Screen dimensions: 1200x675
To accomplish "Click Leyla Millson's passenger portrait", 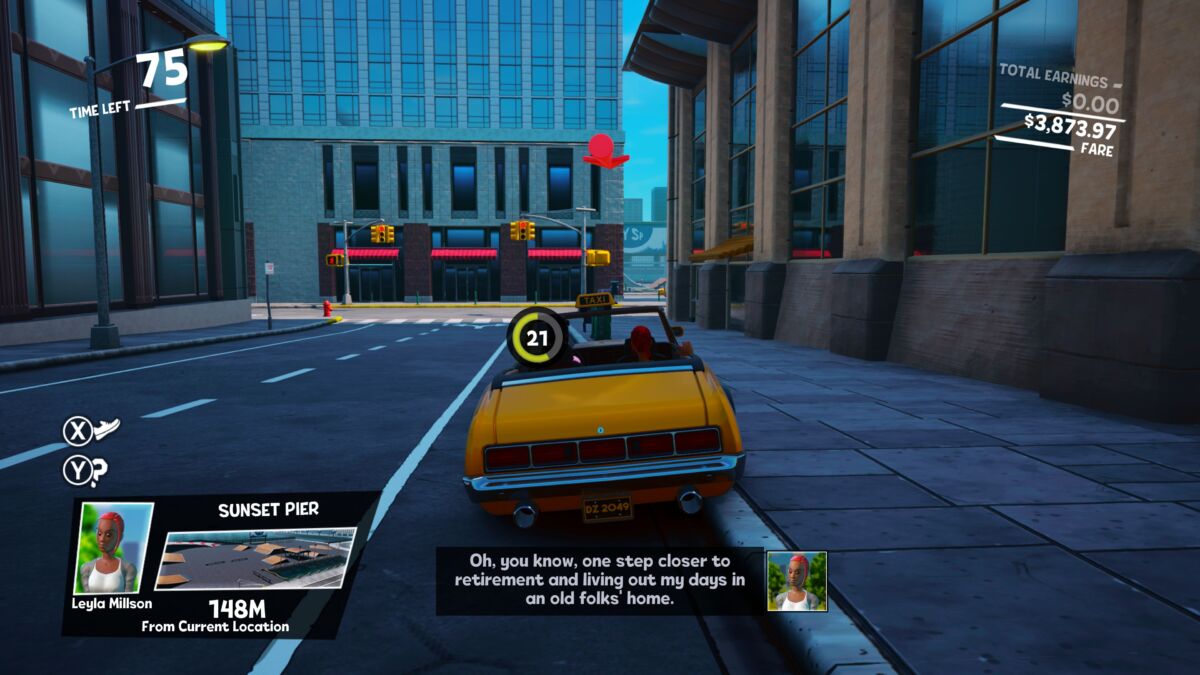I will coord(114,547).
